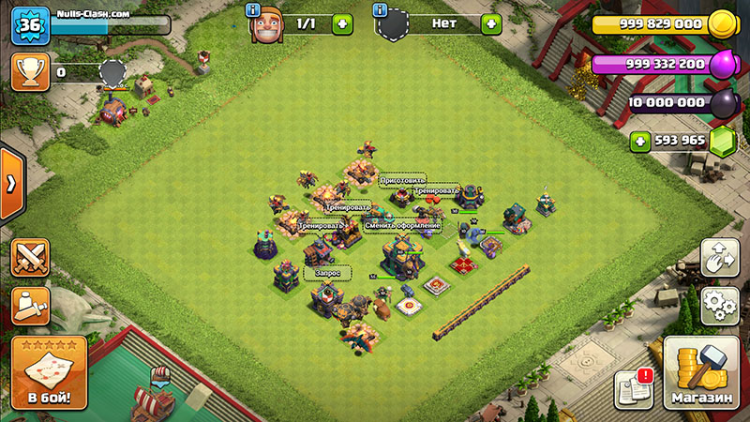Open the settings gears button
Viewport: 750px width, 422px height.
pyautogui.click(x=719, y=305)
